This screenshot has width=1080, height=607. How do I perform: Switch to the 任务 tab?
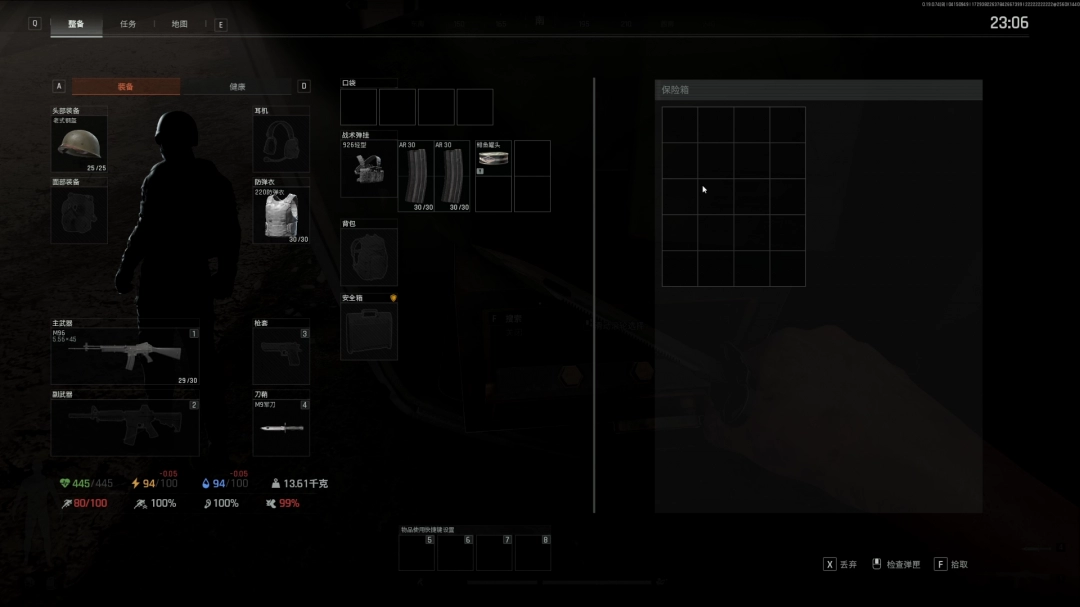[x=128, y=24]
